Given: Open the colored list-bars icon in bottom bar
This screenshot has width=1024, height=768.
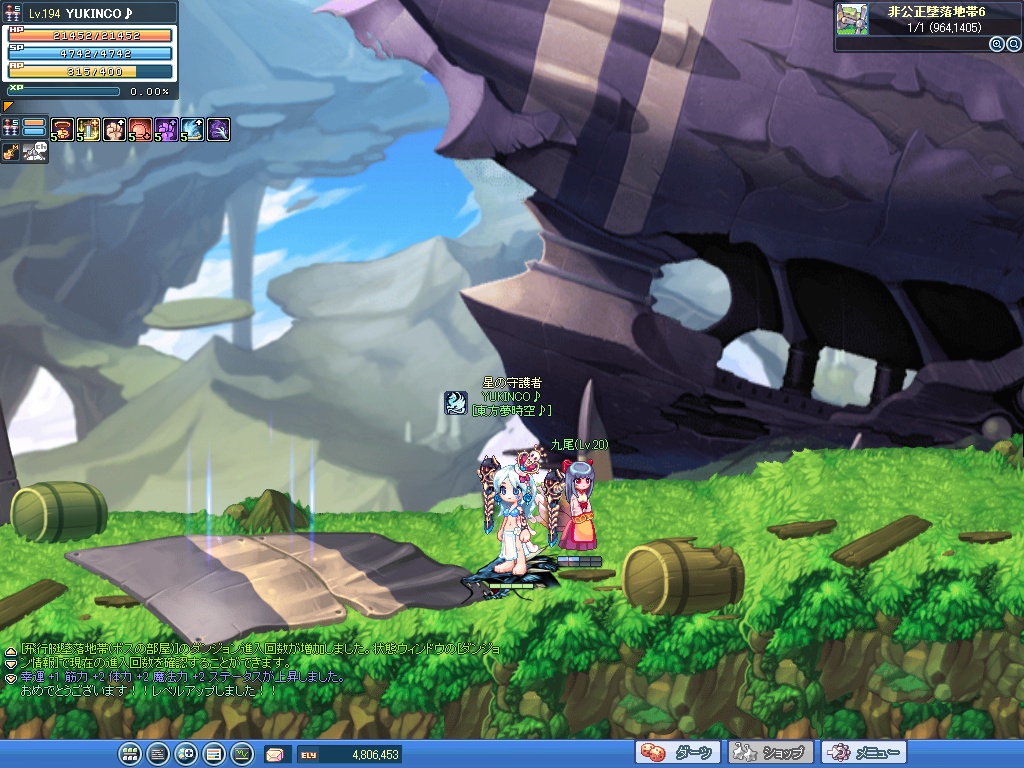Looking at the screenshot, I should tap(213, 754).
